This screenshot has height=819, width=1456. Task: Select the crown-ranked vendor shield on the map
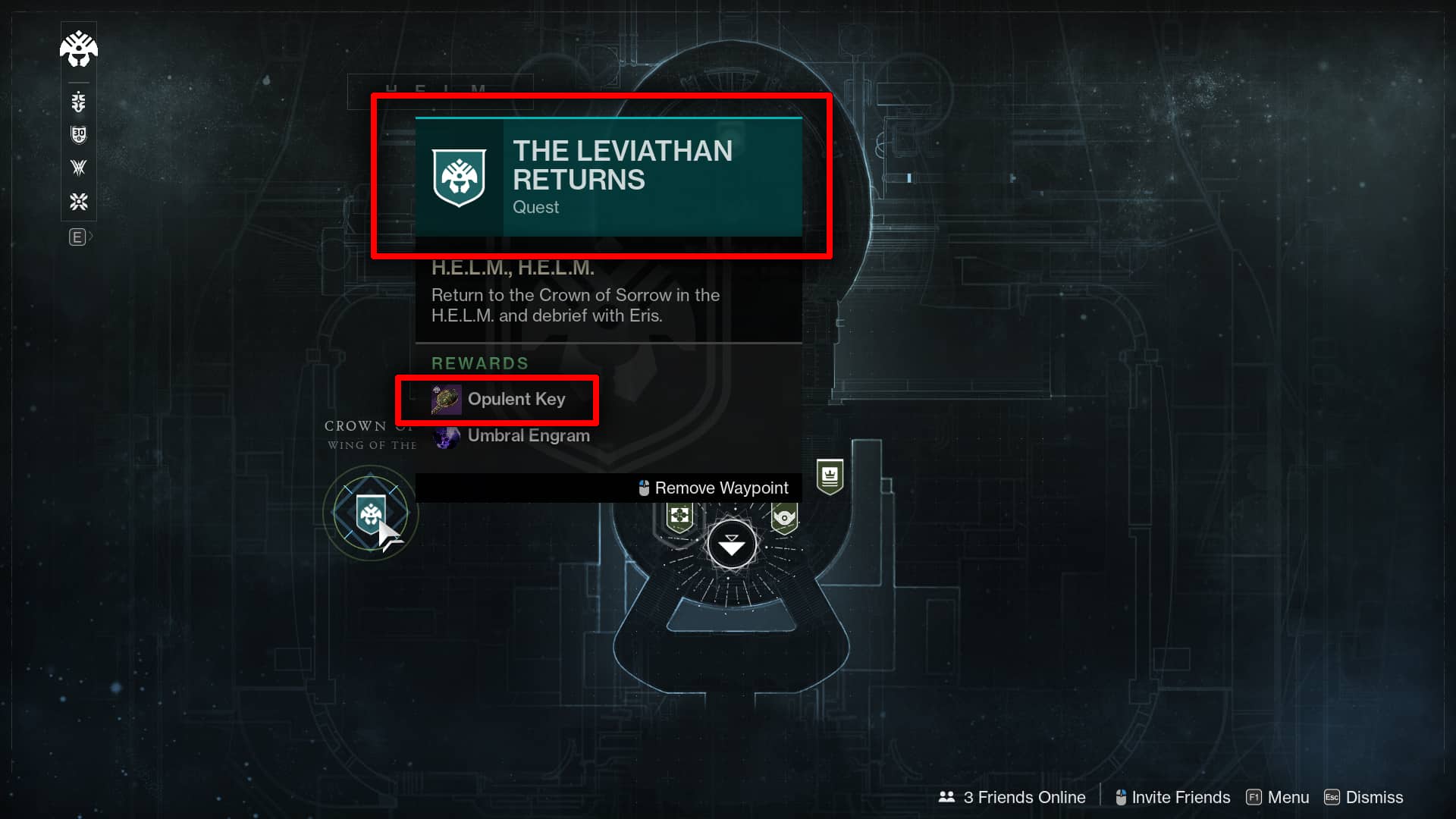point(831,478)
